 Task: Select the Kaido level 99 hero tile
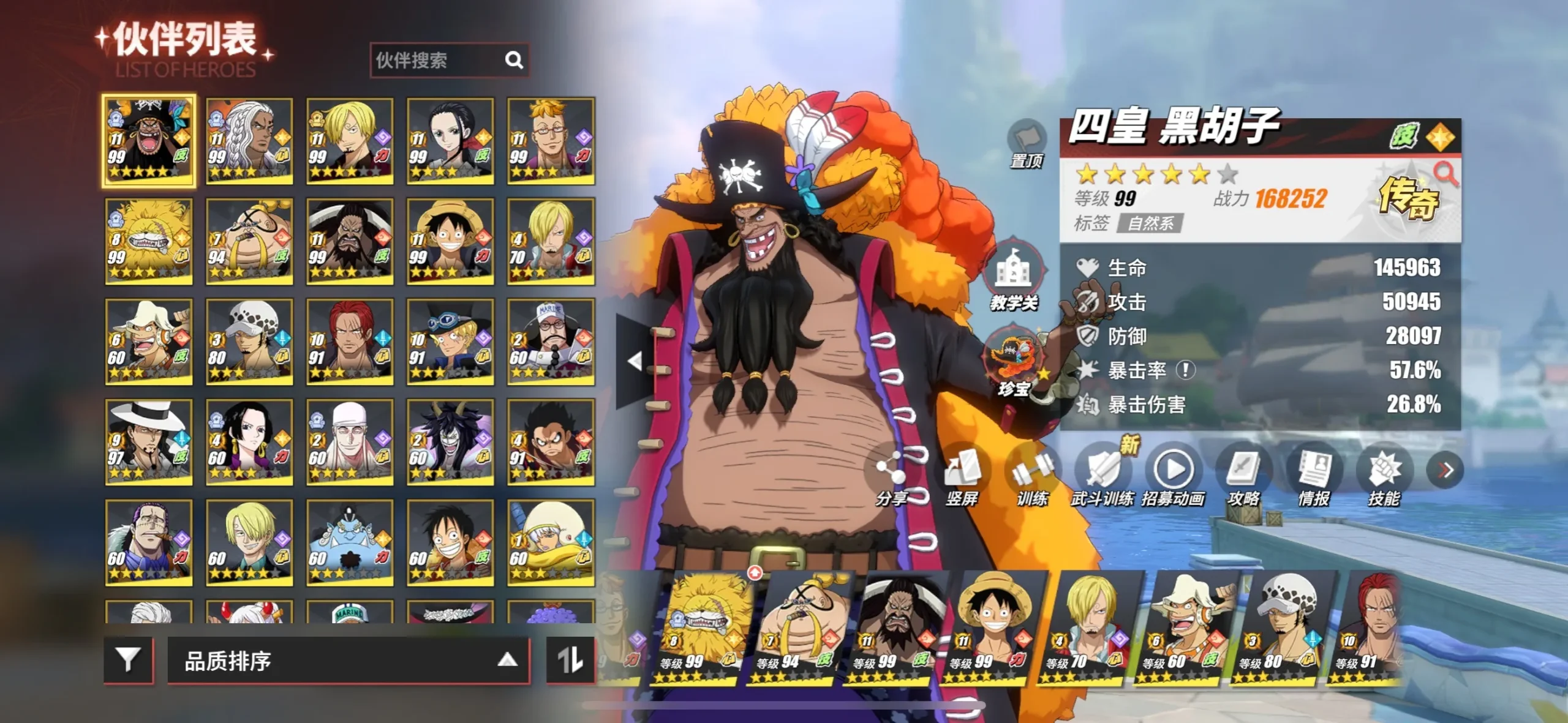point(350,241)
